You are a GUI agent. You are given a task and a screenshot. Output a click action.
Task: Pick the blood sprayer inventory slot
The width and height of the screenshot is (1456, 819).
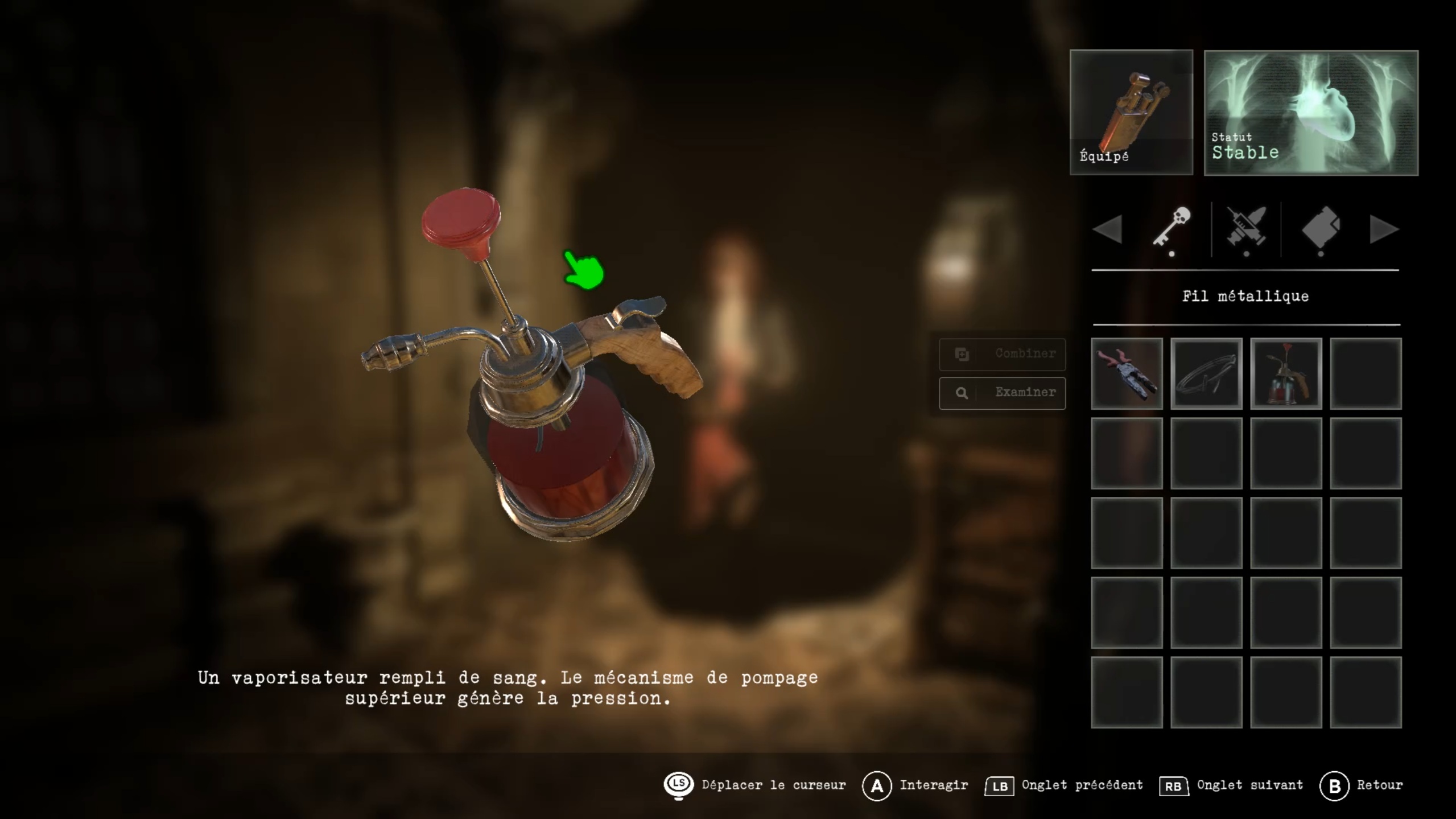(x=1286, y=373)
